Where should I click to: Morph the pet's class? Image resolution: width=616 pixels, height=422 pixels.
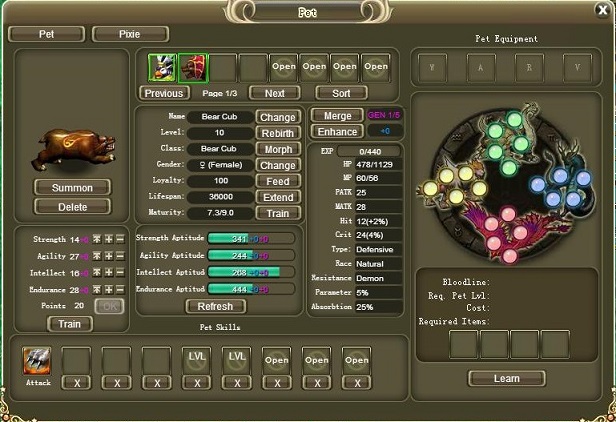pyautogui.click(x=278, y=149)
